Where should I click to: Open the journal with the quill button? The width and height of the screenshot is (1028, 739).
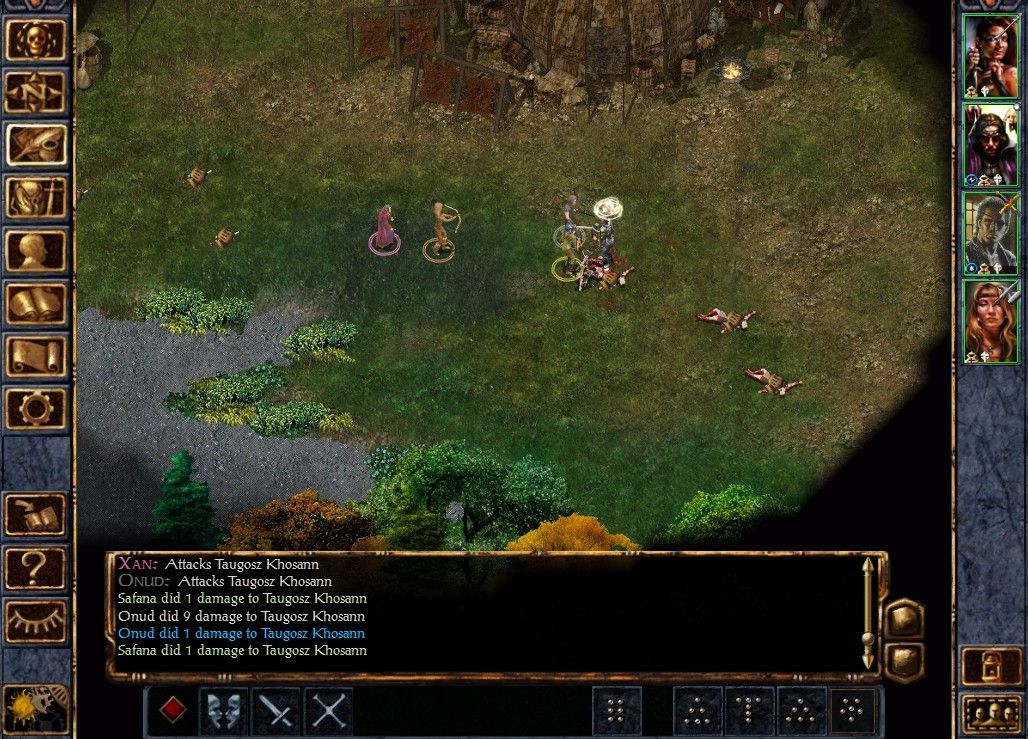(x=36, y=145)
